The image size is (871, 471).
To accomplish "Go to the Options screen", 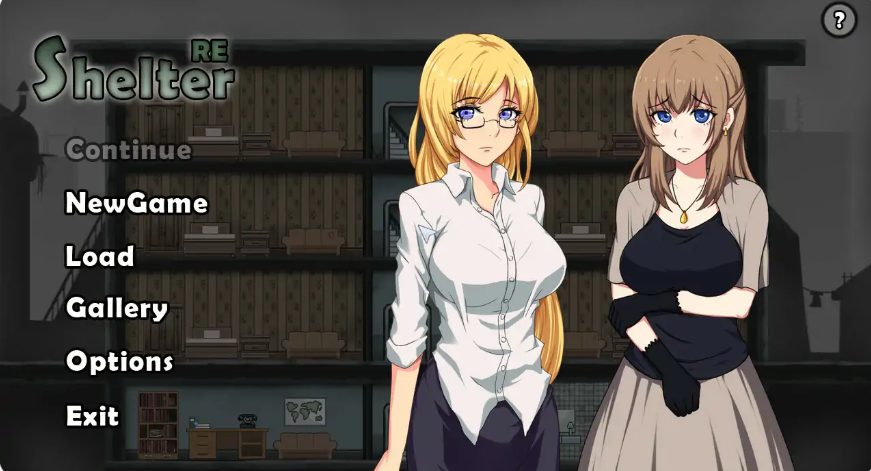I will [119, 361].
